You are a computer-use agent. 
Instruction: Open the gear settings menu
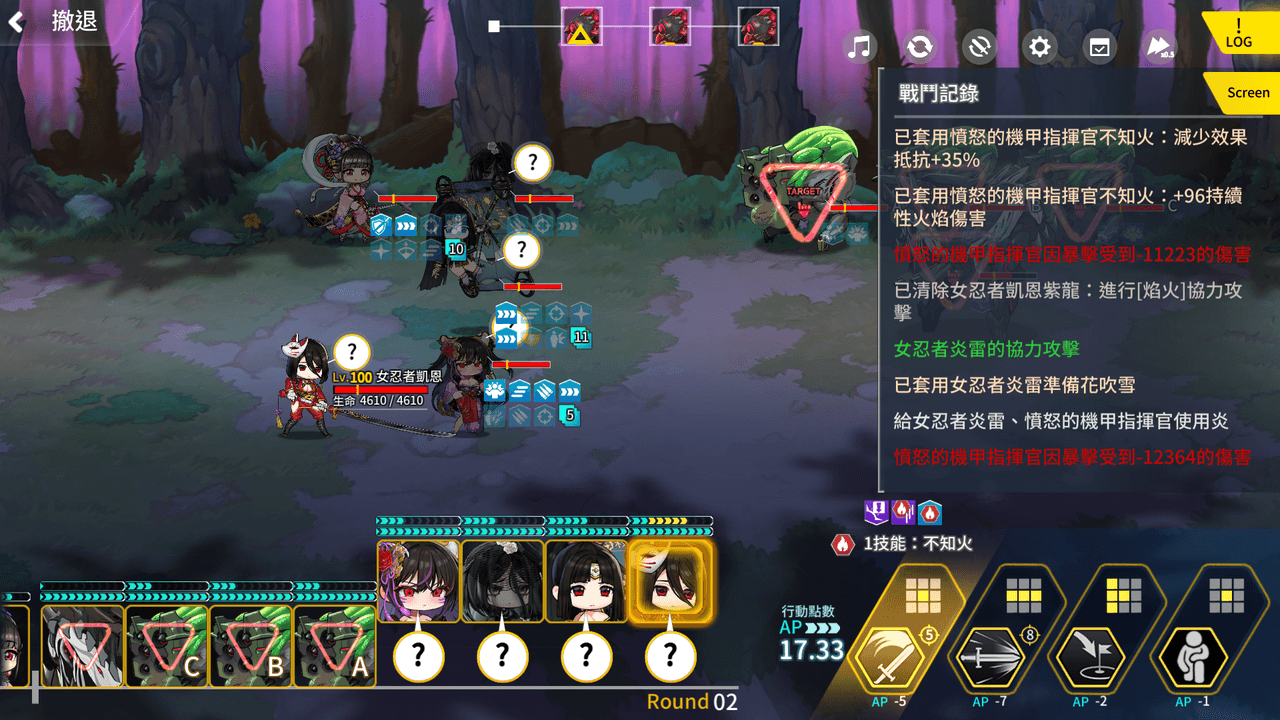[1040, 46]
